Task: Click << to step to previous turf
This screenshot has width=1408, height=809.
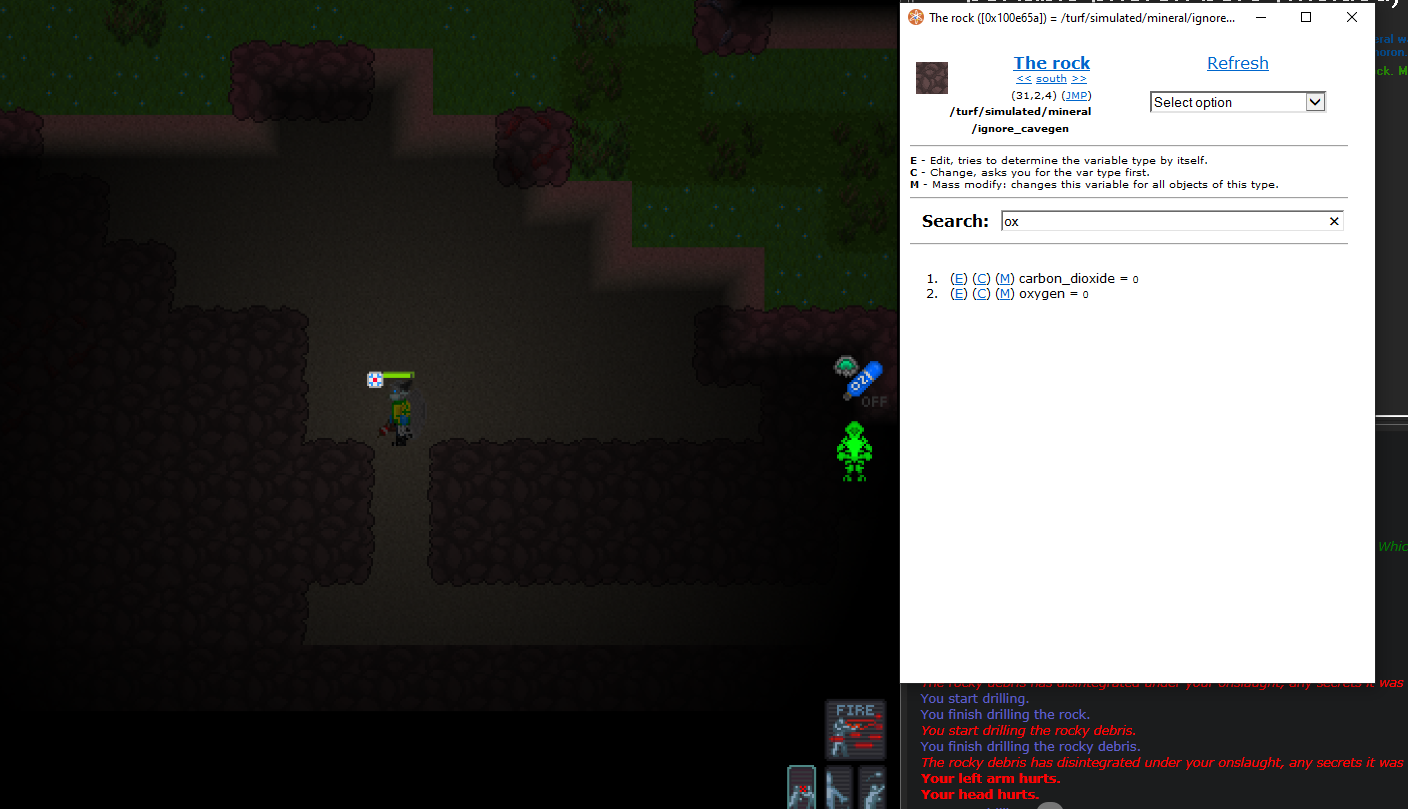Action: (1023, 78)
